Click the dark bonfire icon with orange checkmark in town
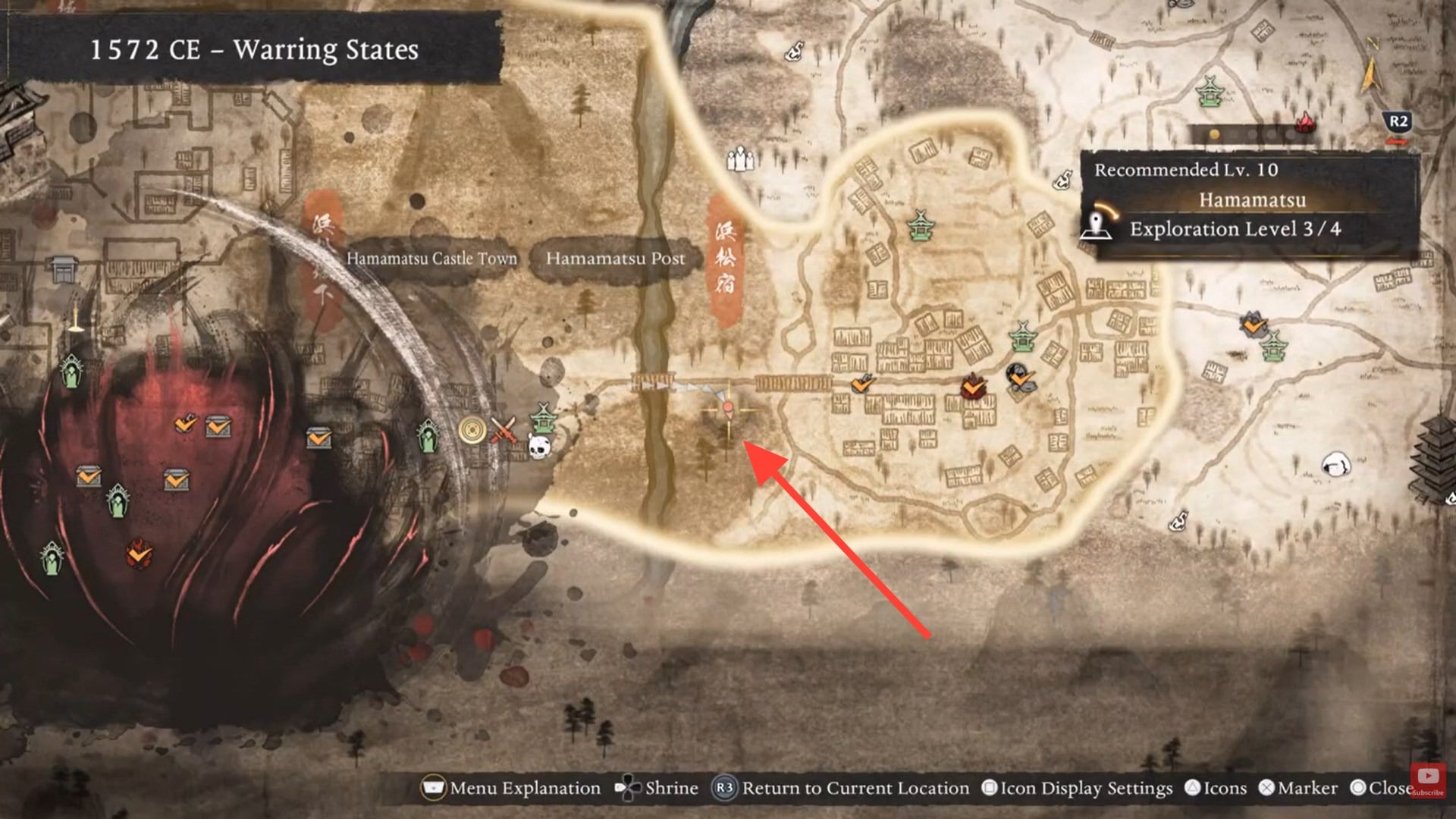 [1020, 375]
